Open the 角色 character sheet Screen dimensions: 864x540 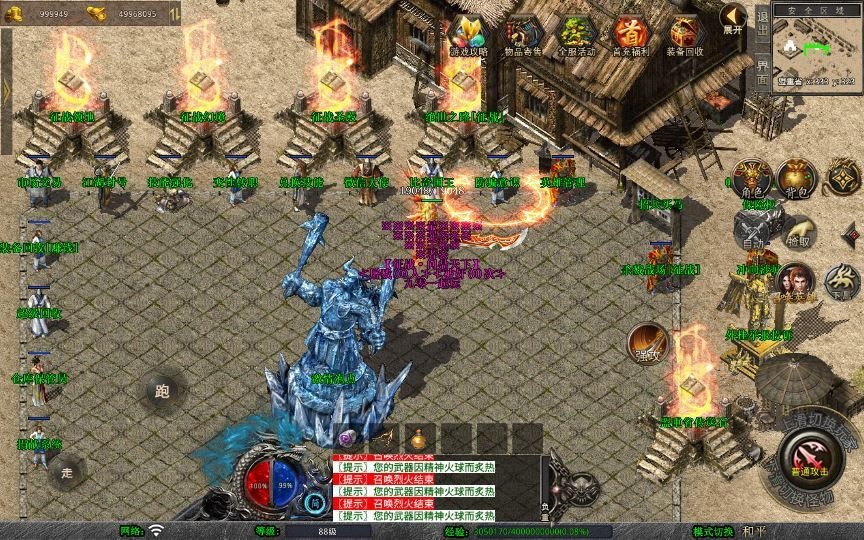(x=752, y=178)
